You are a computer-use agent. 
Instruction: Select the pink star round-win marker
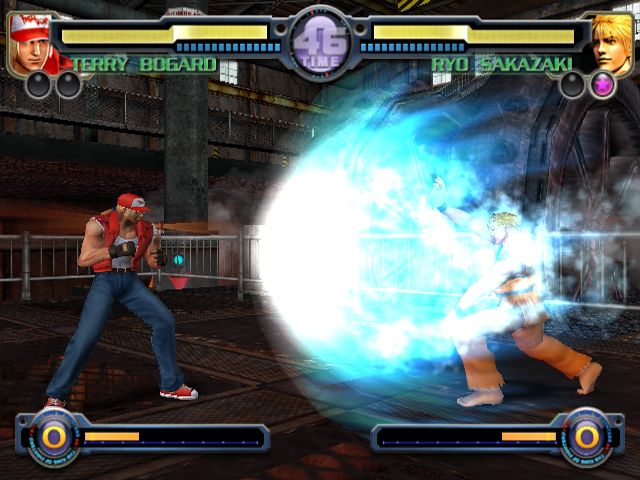[x=603, y=86]
